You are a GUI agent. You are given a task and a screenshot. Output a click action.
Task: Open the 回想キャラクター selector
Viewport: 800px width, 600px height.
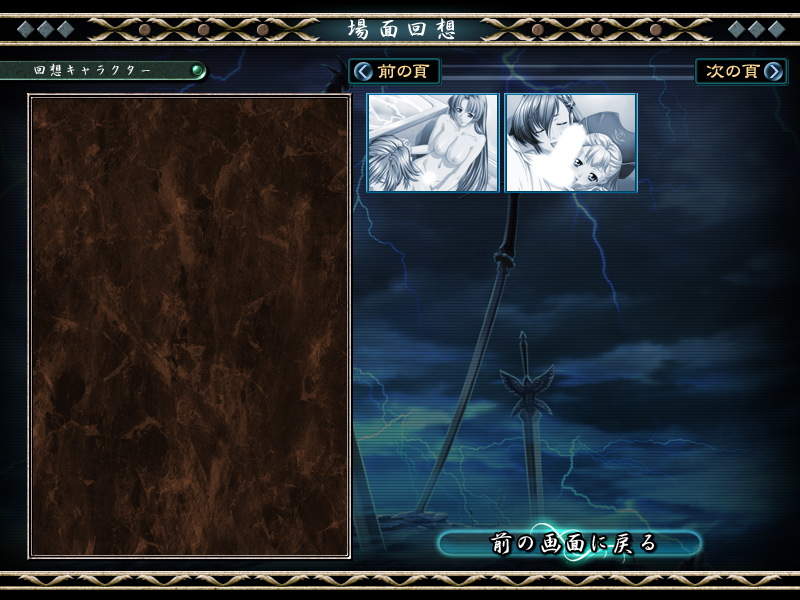[x=104, y=72]
